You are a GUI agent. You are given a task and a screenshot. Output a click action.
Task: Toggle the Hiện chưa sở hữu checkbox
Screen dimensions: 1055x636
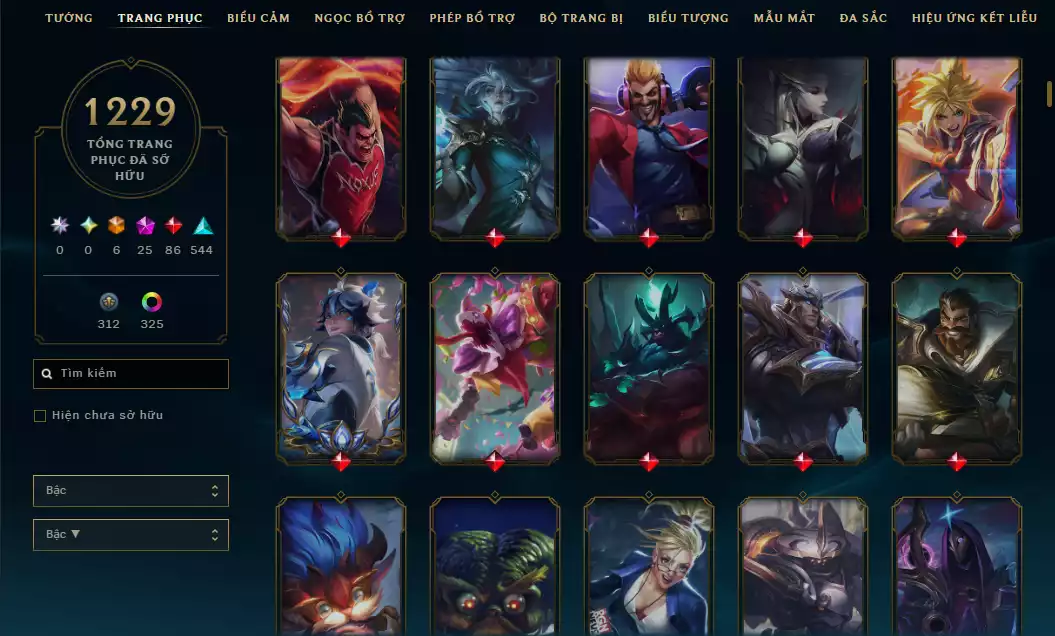point(40,415)
